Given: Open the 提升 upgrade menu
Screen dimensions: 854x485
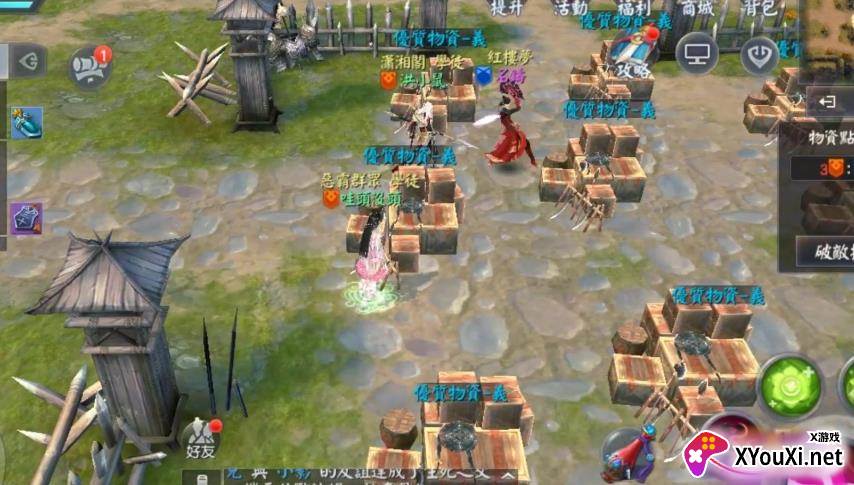Looking at the screenshot, I should 509,8.
